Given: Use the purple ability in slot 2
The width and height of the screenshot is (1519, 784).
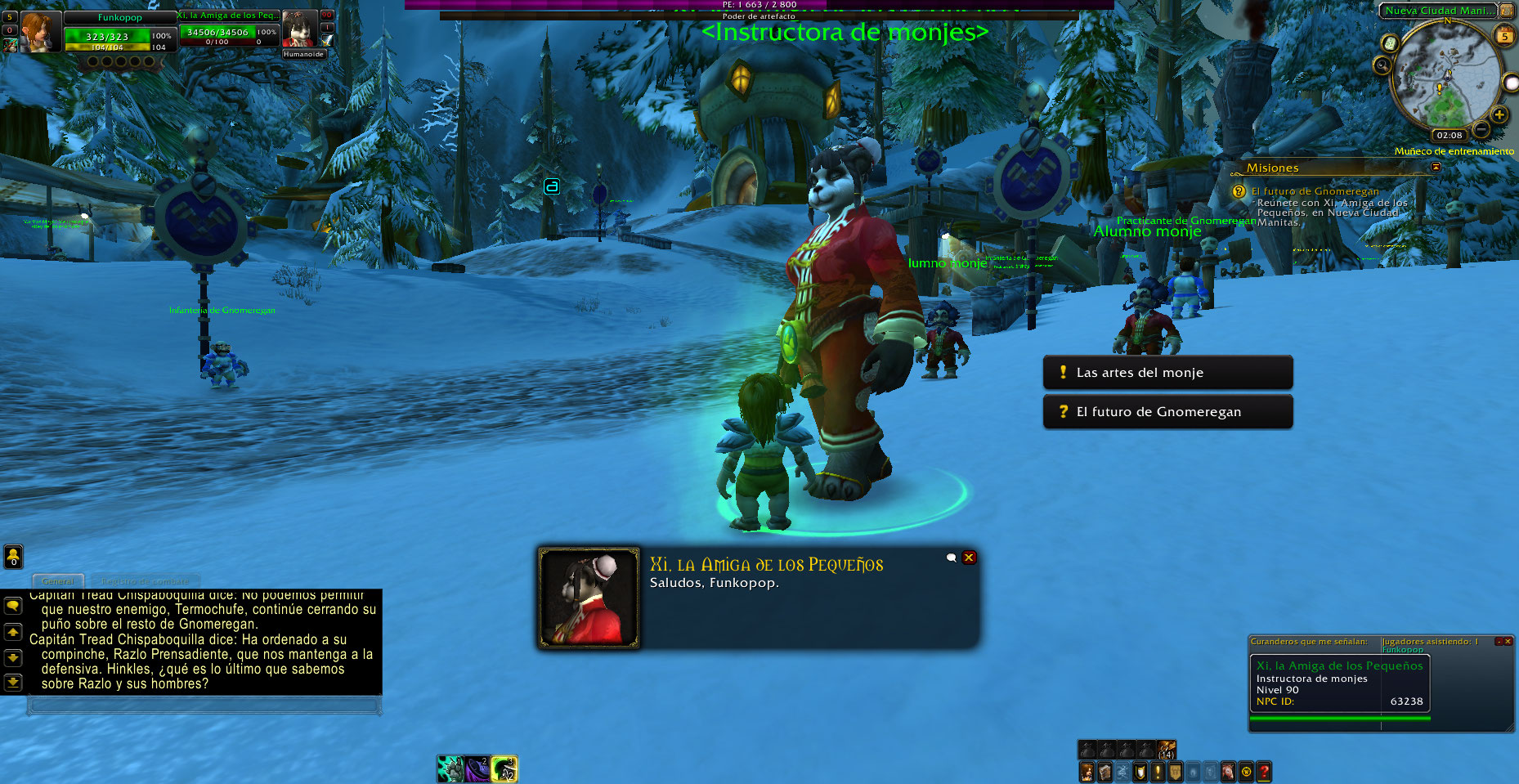Looking at the screenshot, I should (477, 769).
